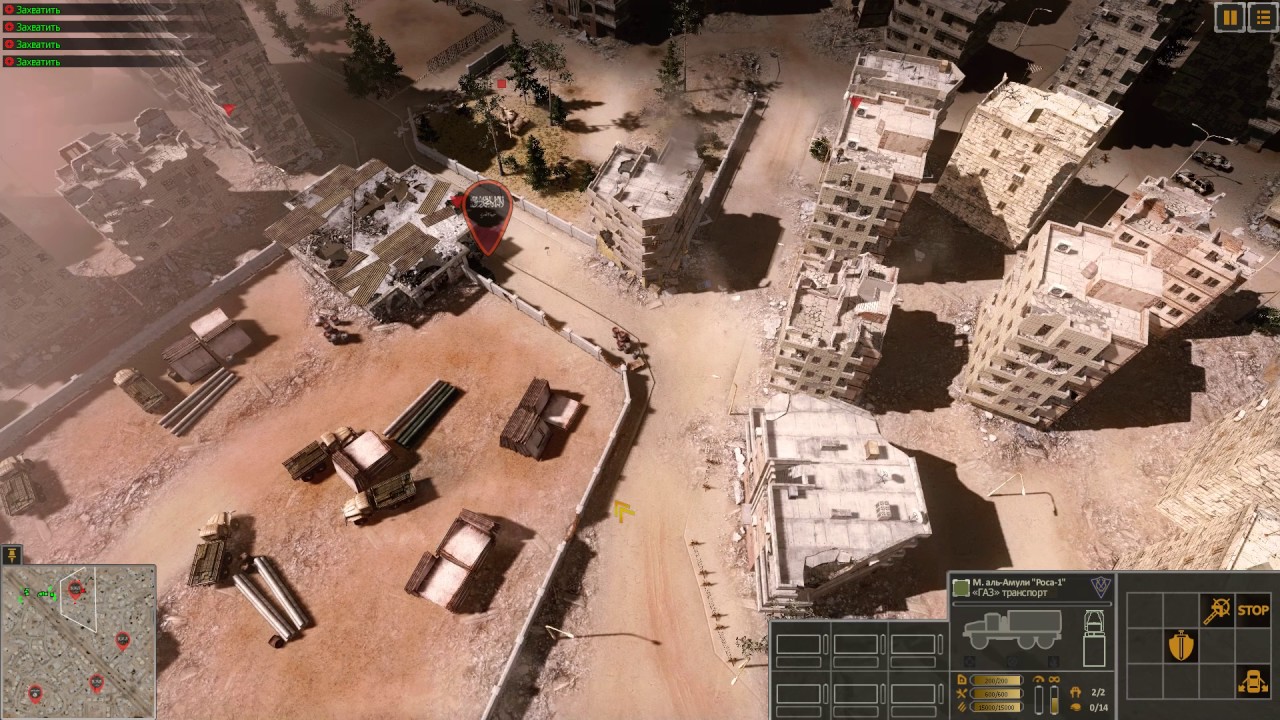1280x720 pixels.
Task: Click the STOP command button
Action: pos(1252,610)
